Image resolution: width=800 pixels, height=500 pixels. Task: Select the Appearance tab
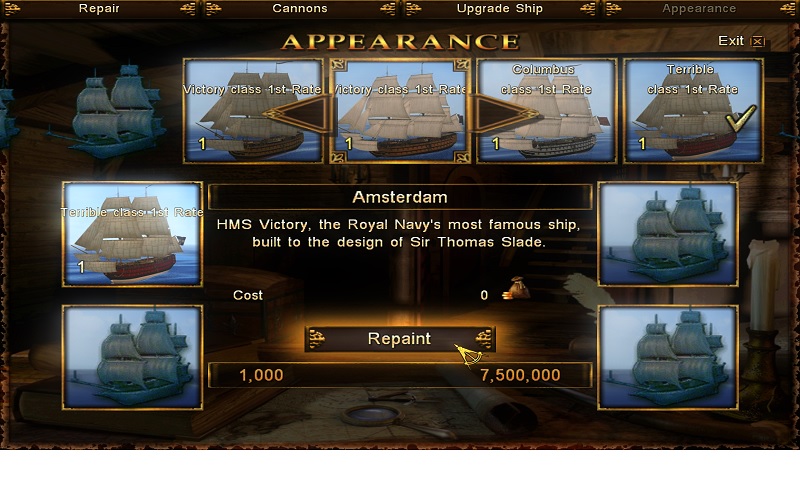click(699, 9)
